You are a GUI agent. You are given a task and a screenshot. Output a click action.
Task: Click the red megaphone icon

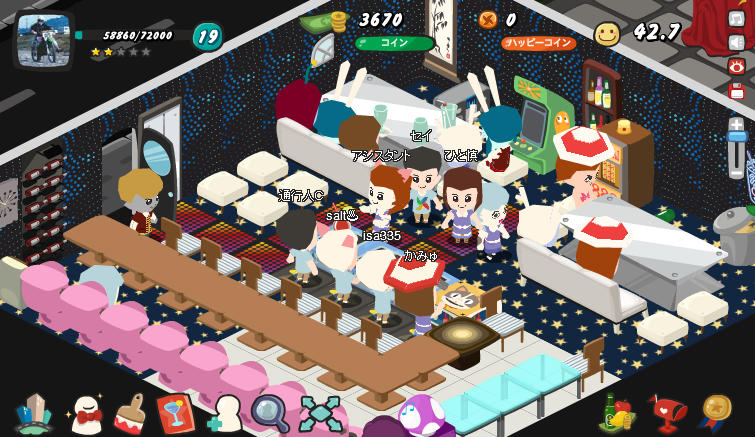tap(667, 411)
